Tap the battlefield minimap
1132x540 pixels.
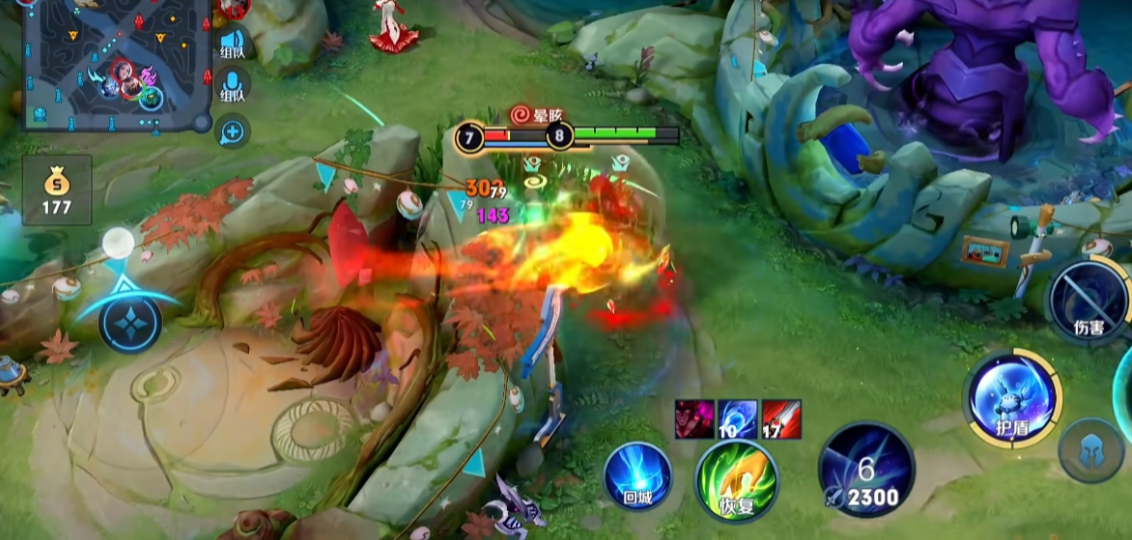(117, 64)
